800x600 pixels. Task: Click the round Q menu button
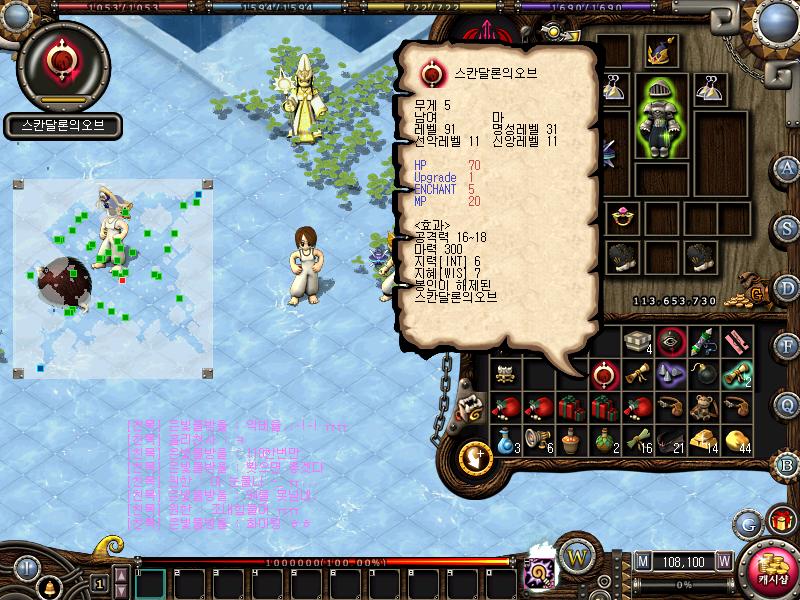tap(788, 405)
